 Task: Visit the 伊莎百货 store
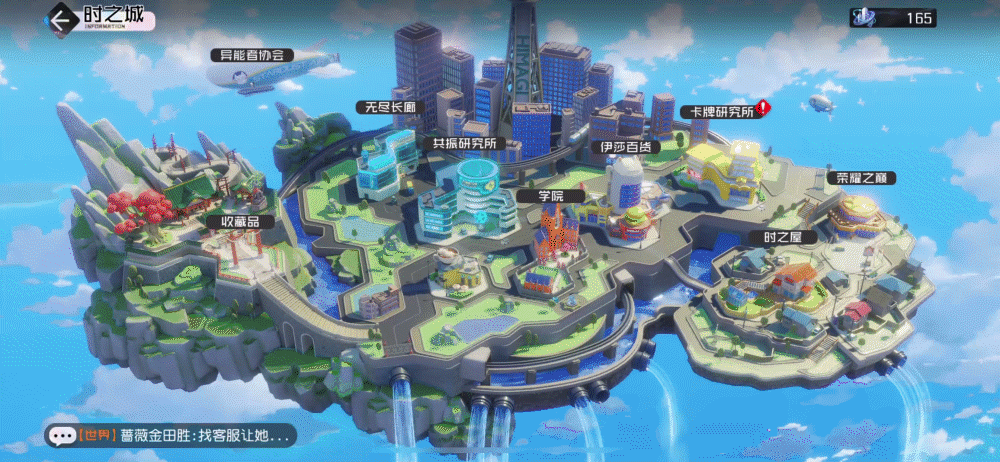[625, 146]
